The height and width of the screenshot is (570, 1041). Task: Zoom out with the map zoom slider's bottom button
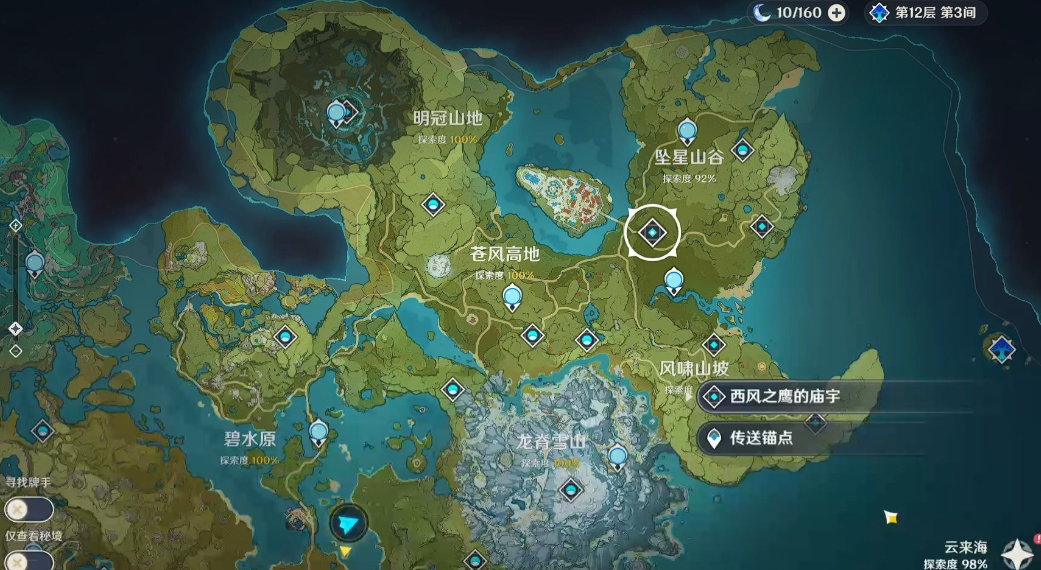coord(15,351)
